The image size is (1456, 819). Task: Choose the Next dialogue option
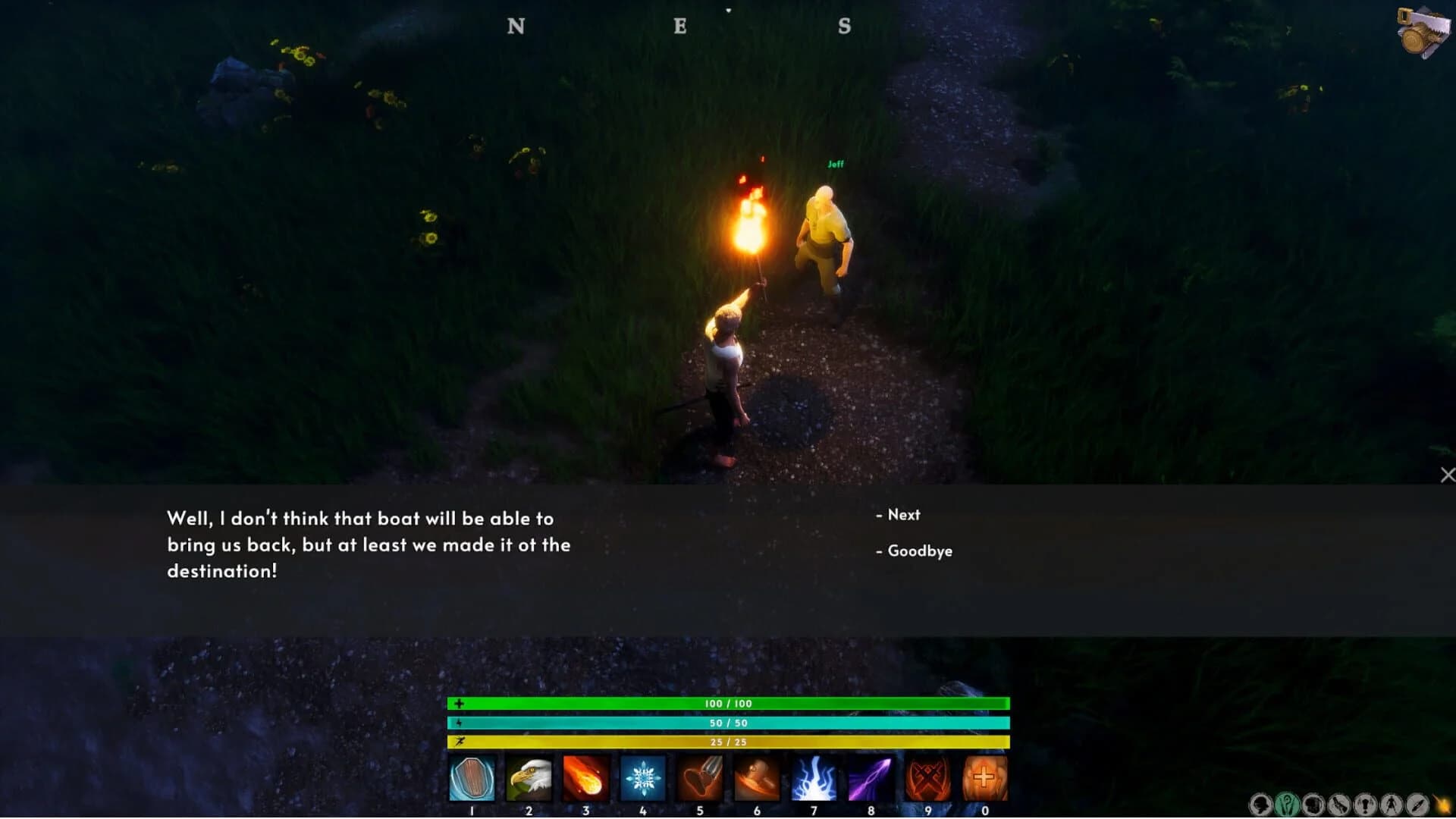click(904, 515)
